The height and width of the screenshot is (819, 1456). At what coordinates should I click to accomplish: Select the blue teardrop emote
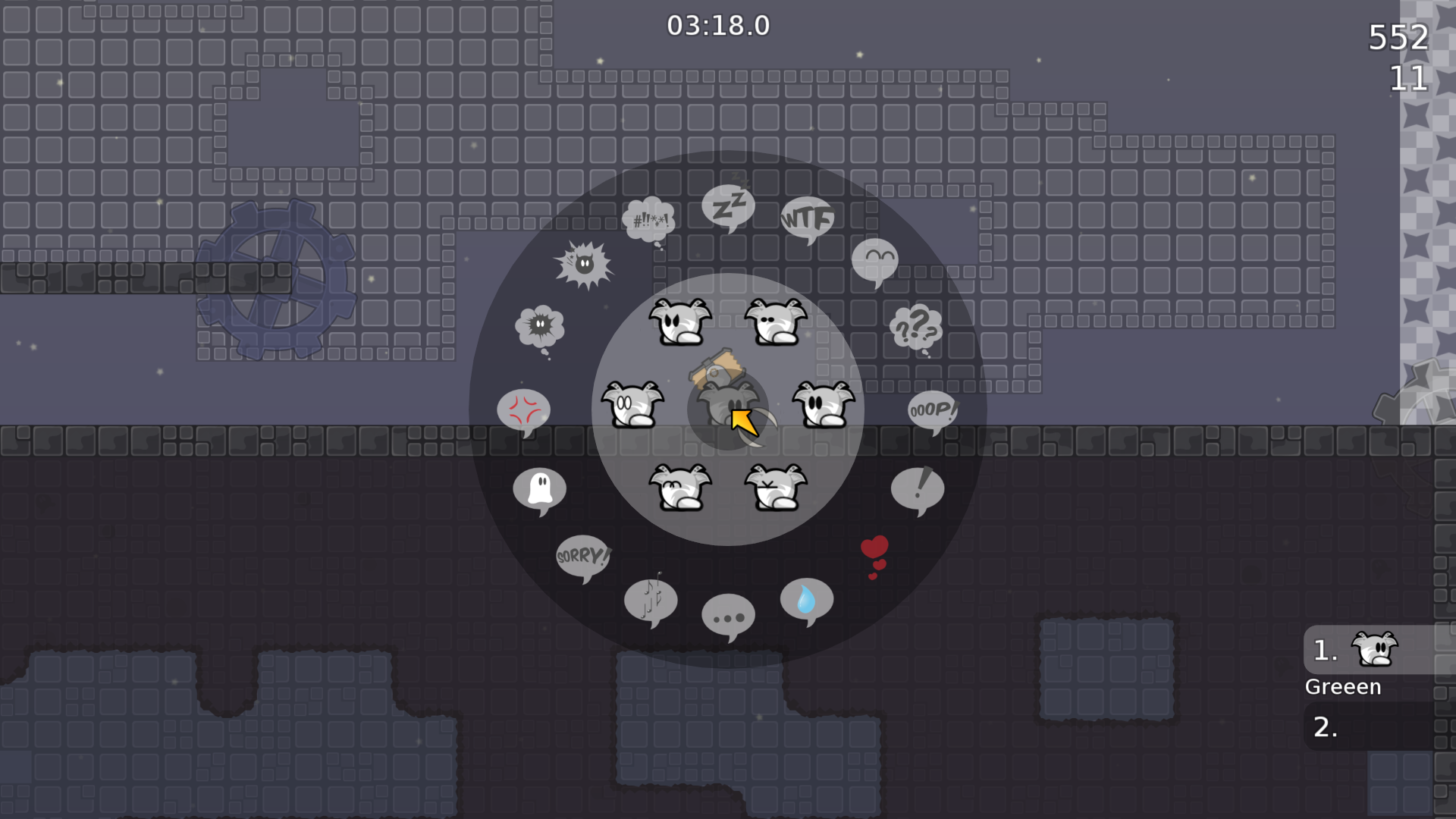pyautogui.click(x=806, y=601)
